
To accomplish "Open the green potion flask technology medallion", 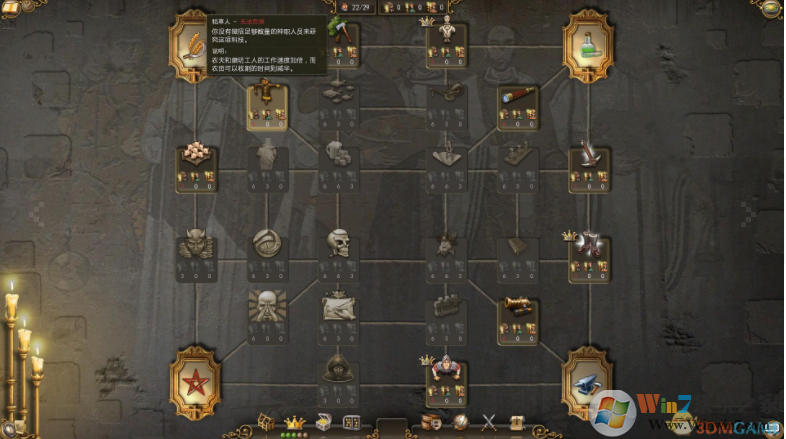I will coord(588,46).
